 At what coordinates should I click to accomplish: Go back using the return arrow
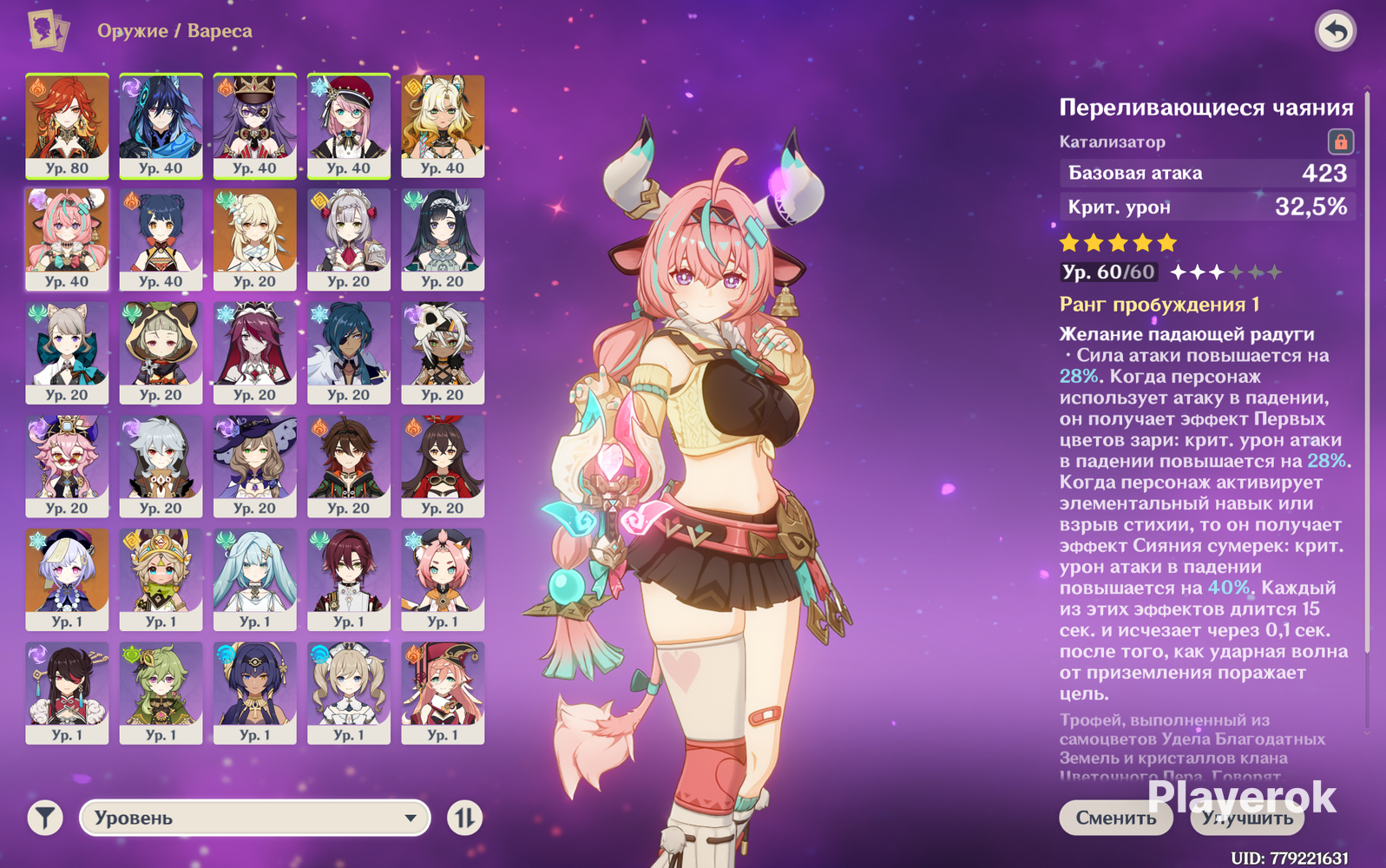(x=1335, y=32)
